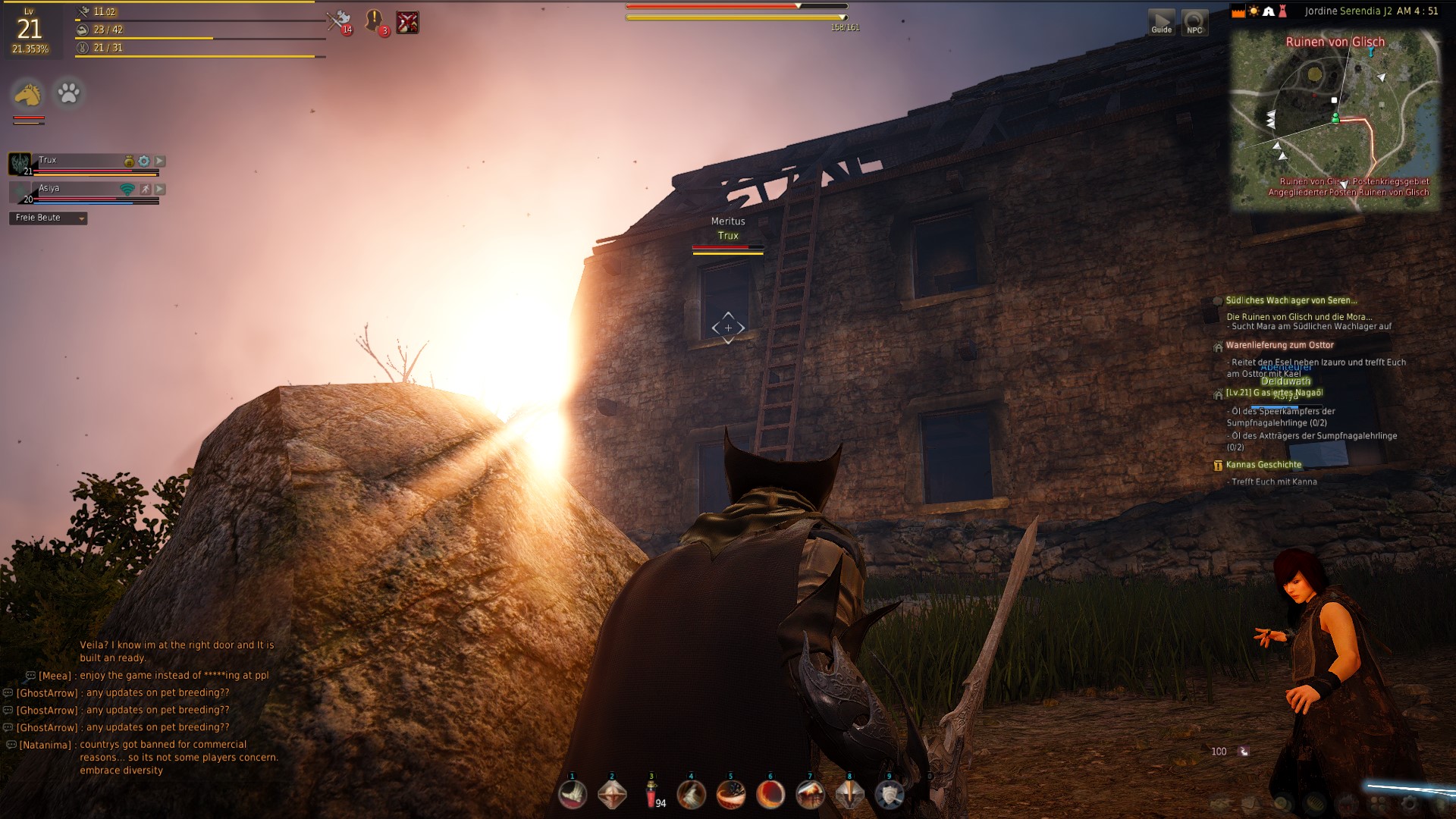Activate the shield skill in hotbar slot 9
Viewport: 1456px width, 819px height.
pyautogui.click(x=889, y=794)
